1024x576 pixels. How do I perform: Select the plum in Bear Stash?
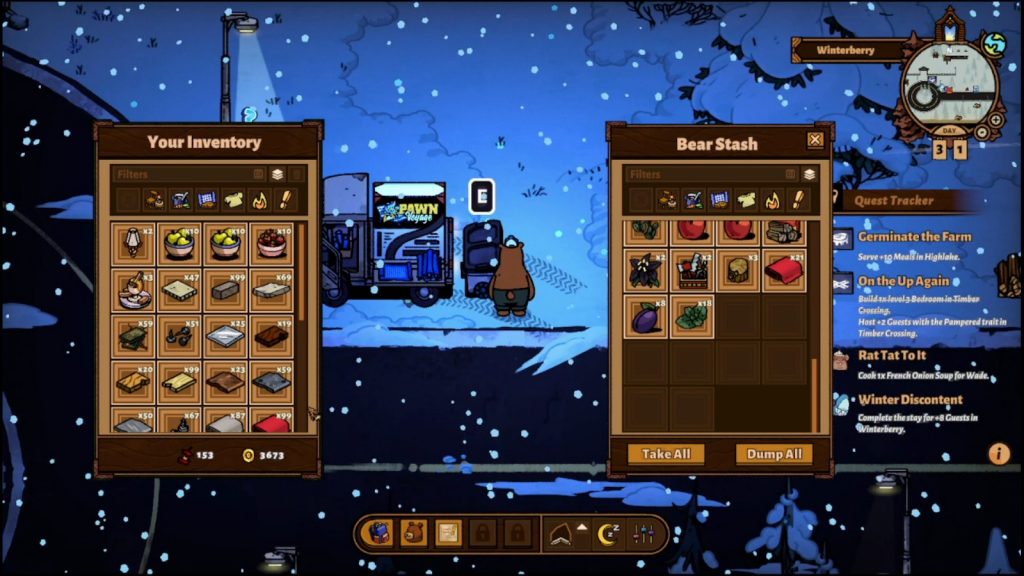646,316
